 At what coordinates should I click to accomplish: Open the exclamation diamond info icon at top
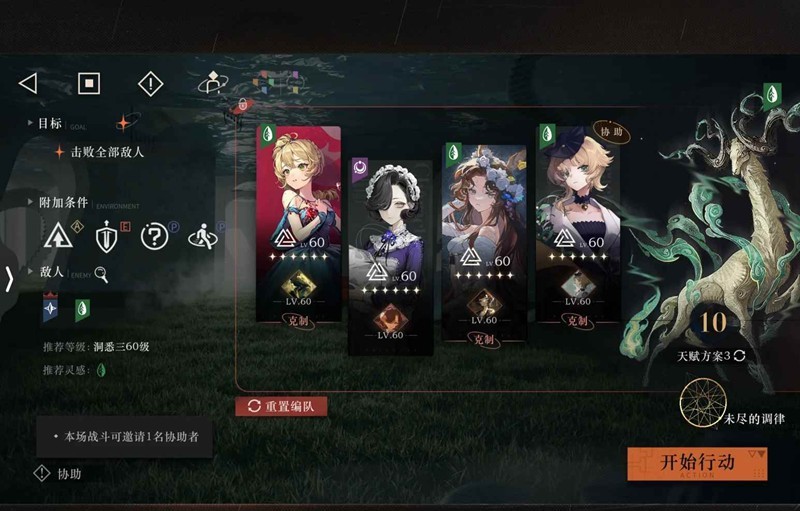point(150,83)
